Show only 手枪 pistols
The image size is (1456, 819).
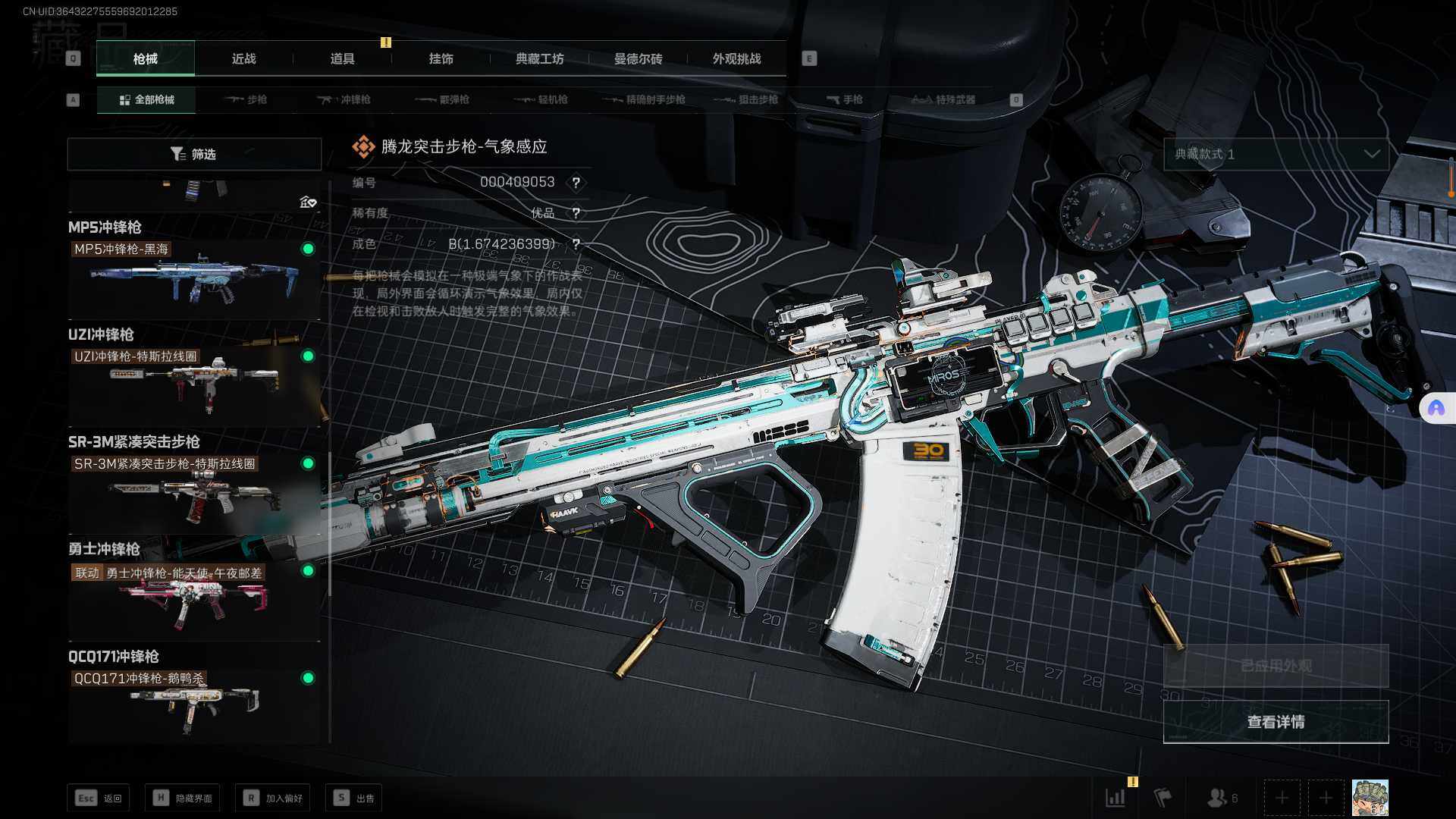tap(845, 100)
